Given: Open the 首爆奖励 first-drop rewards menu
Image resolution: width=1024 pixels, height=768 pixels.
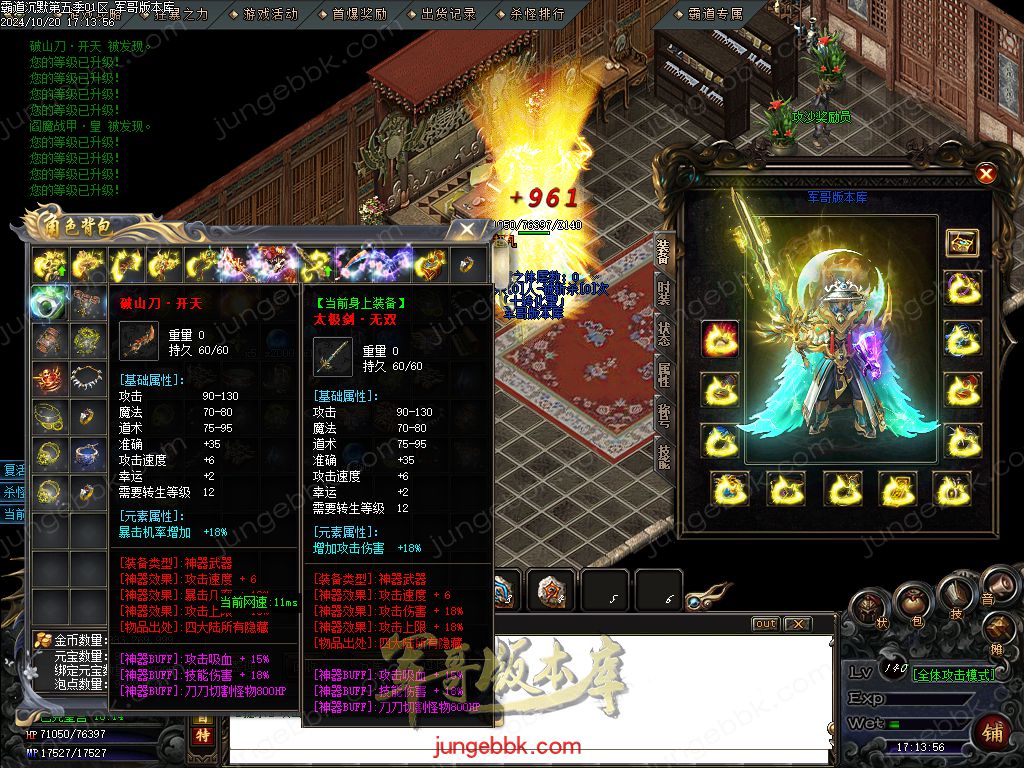Looking at the screenshot, I should 359,14.
